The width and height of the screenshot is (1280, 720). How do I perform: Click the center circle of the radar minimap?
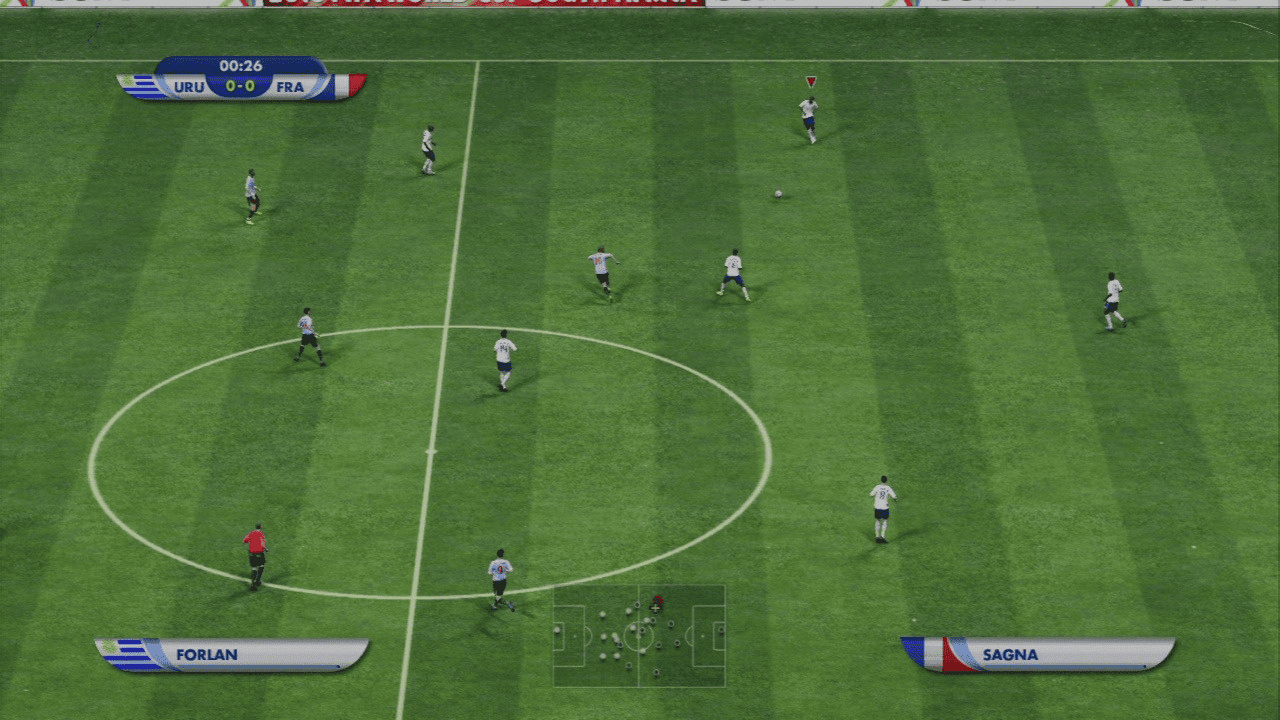point(638,636)
